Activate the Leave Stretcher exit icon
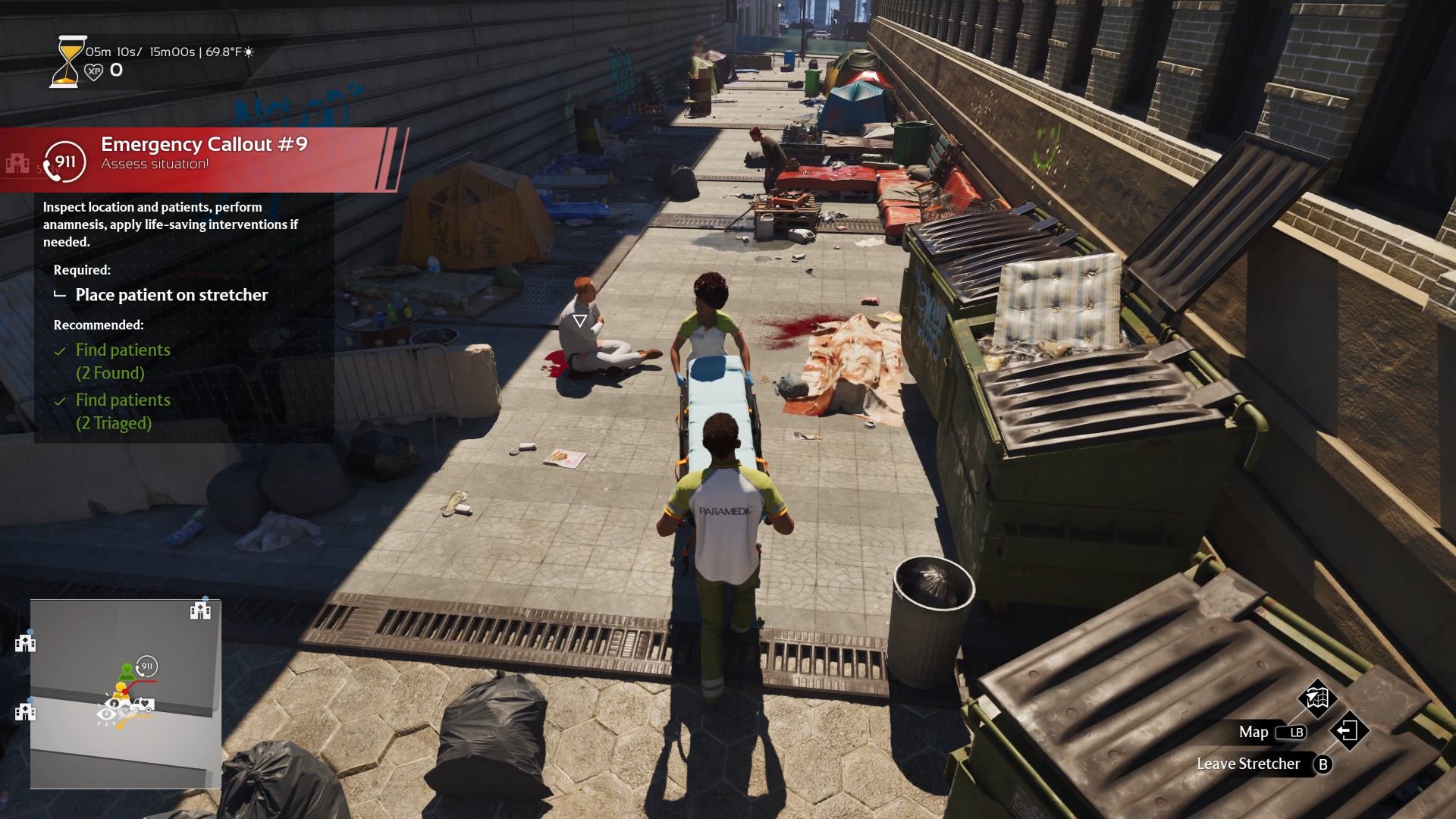 pos(1348,731)
